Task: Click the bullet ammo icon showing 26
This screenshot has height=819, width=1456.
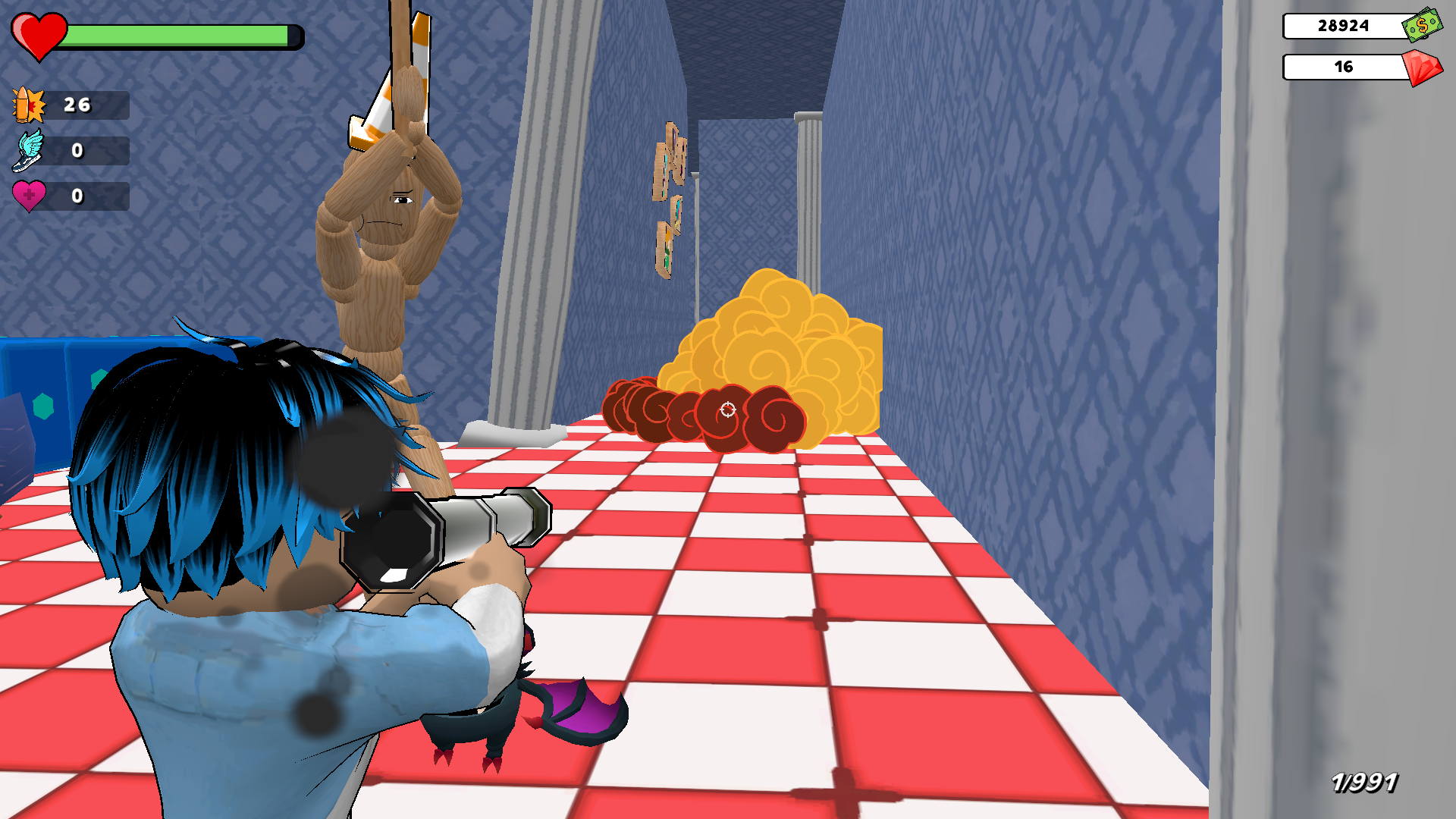Action: click(x=28, y=105)
